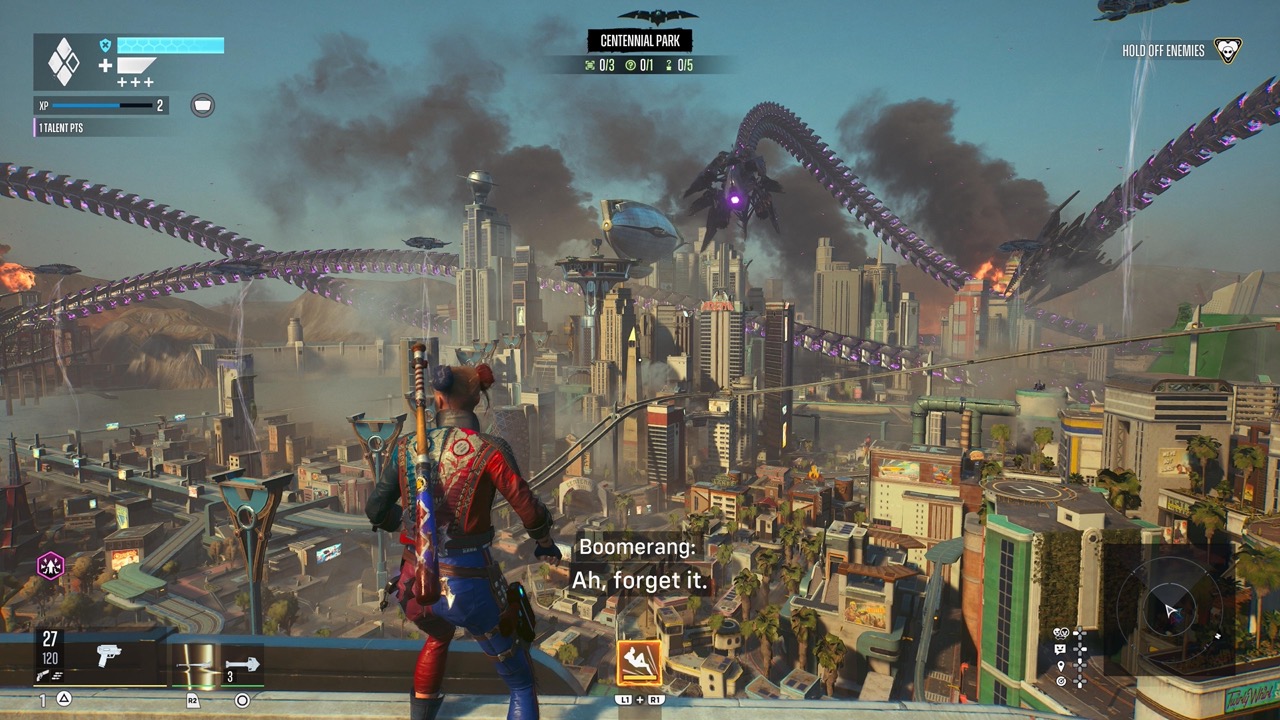Click the map pin icon near the D-pad indicators

point(1060,666)
